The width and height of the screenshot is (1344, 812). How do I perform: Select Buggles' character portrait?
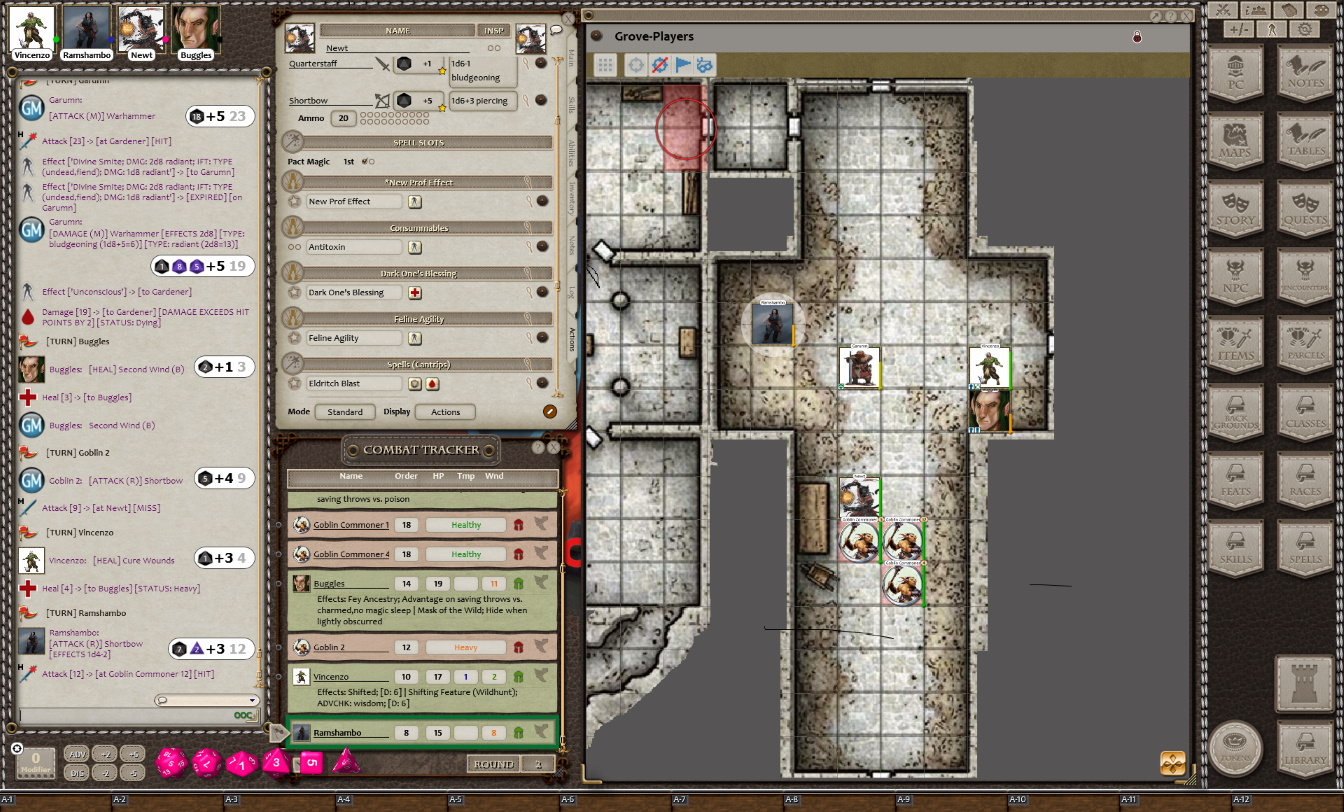coord(195,28)
